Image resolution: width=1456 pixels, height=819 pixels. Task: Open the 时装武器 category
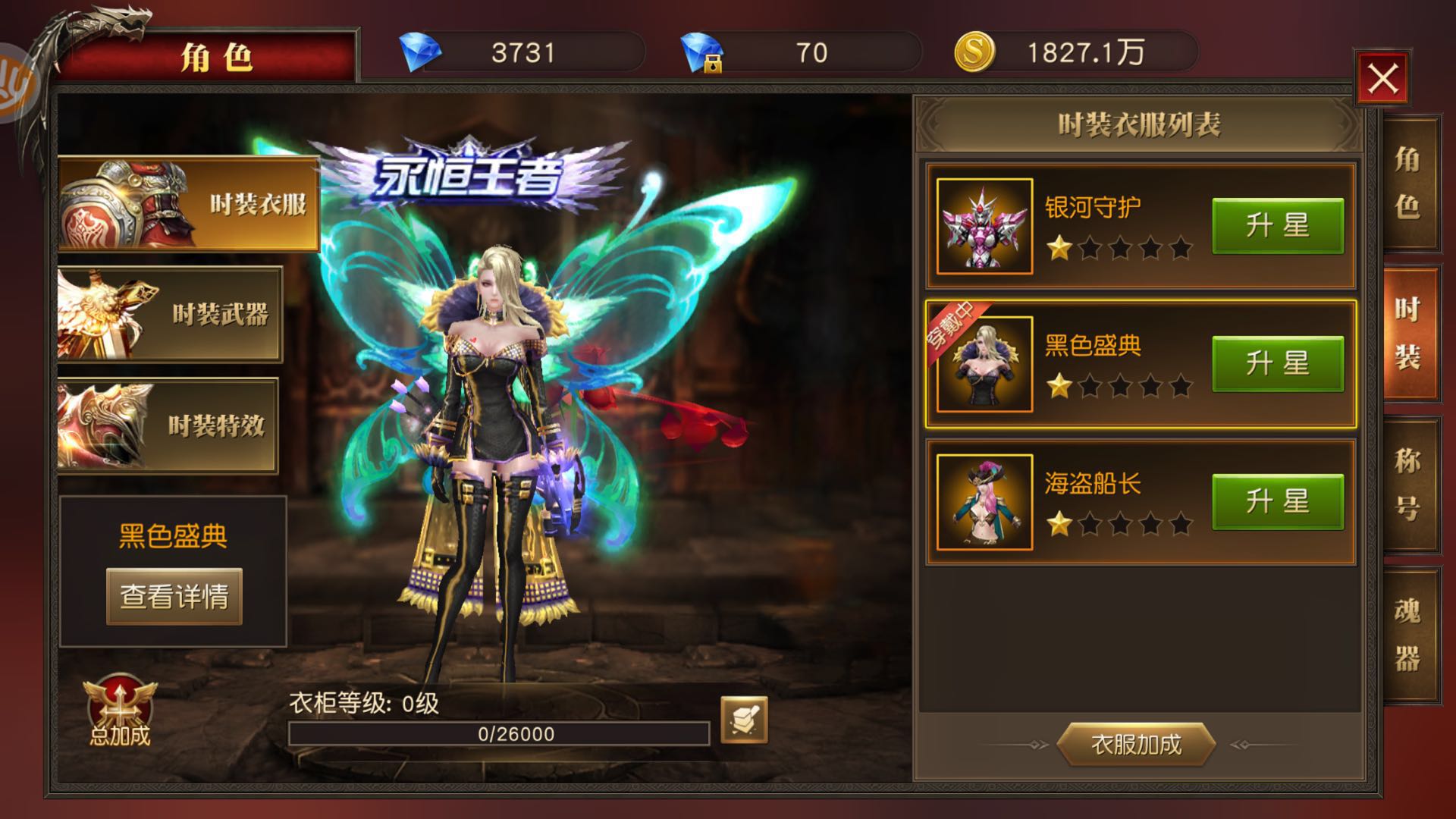(170, 314)
